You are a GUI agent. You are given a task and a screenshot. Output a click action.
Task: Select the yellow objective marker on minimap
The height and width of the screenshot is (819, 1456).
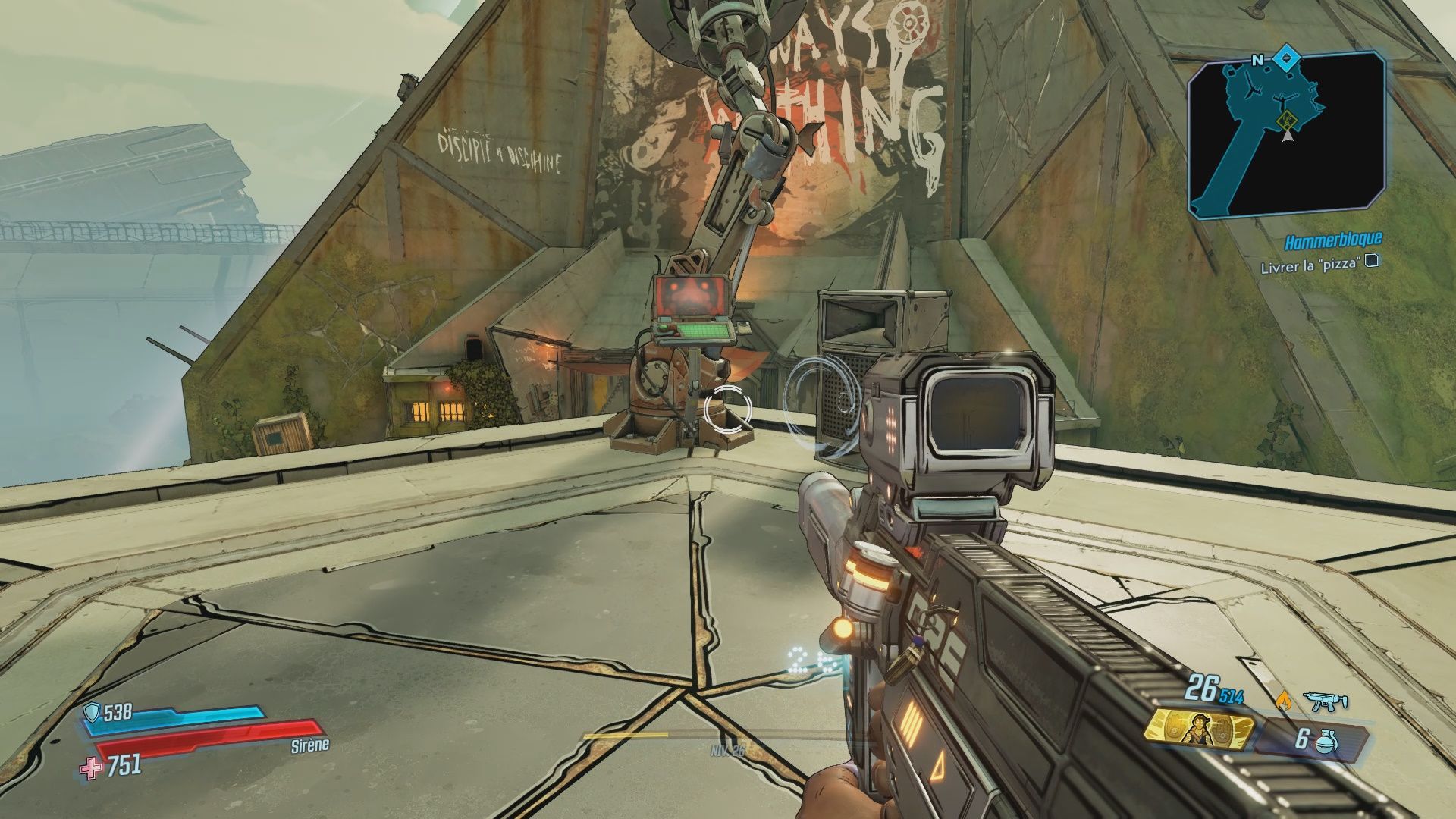[x=1285, y=120]
